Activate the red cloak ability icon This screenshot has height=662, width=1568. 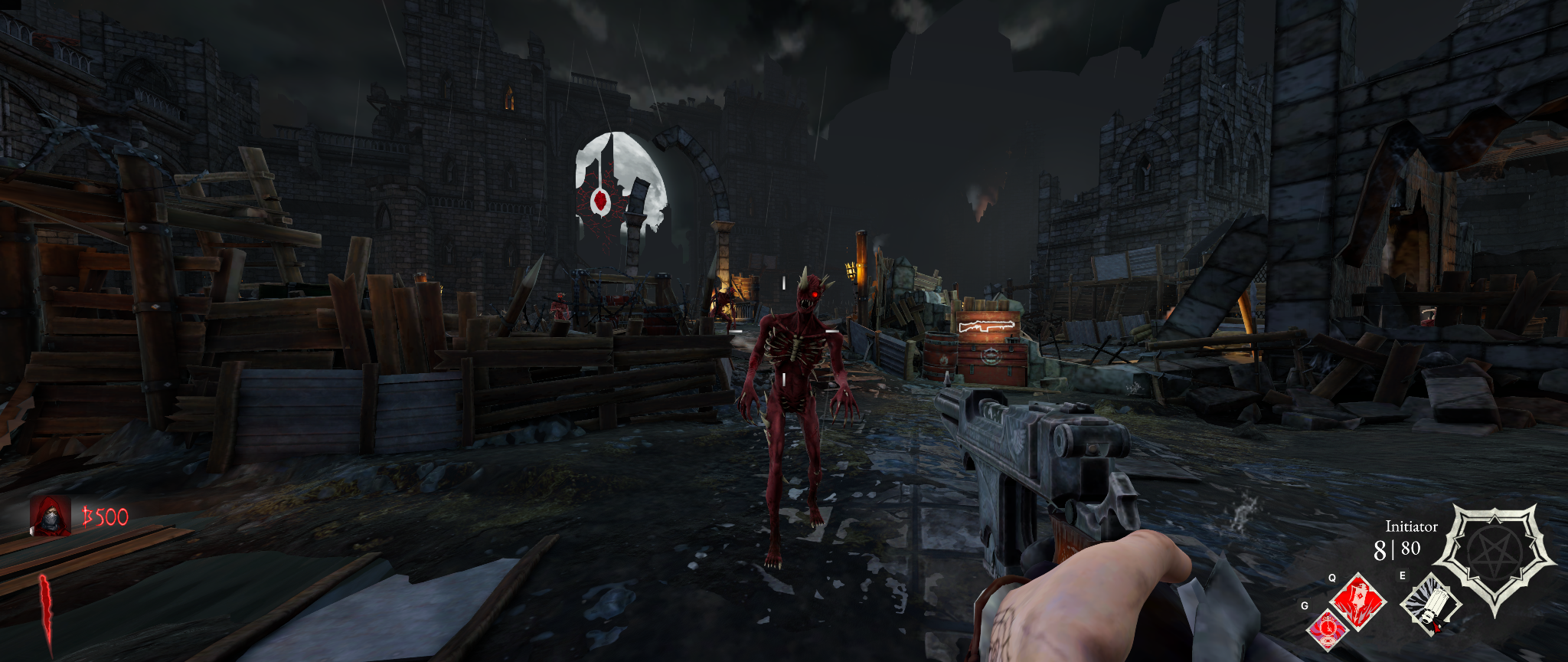[x=1359, y=601]
